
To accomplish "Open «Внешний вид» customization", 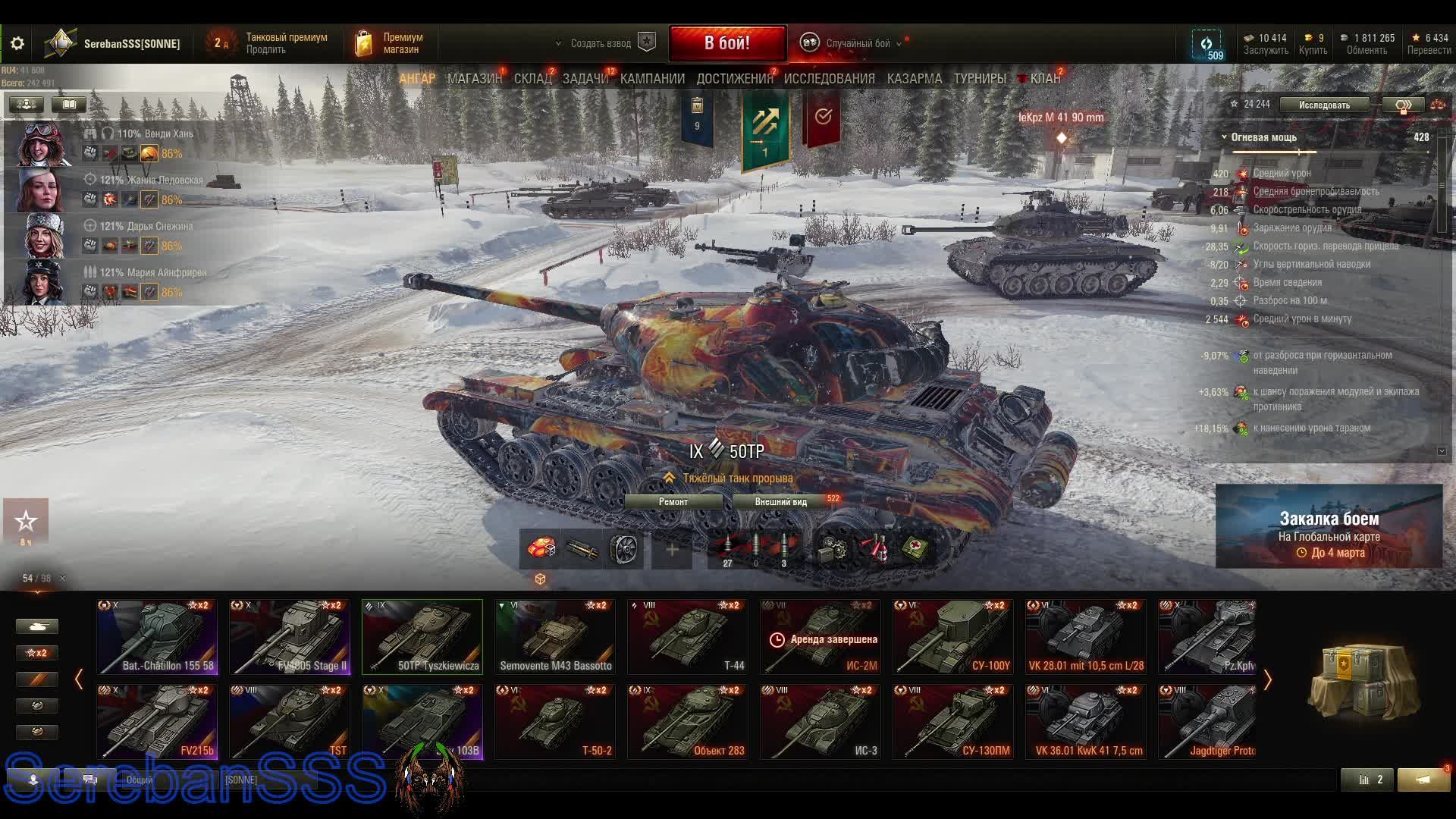I will click(x=781, y=502).
